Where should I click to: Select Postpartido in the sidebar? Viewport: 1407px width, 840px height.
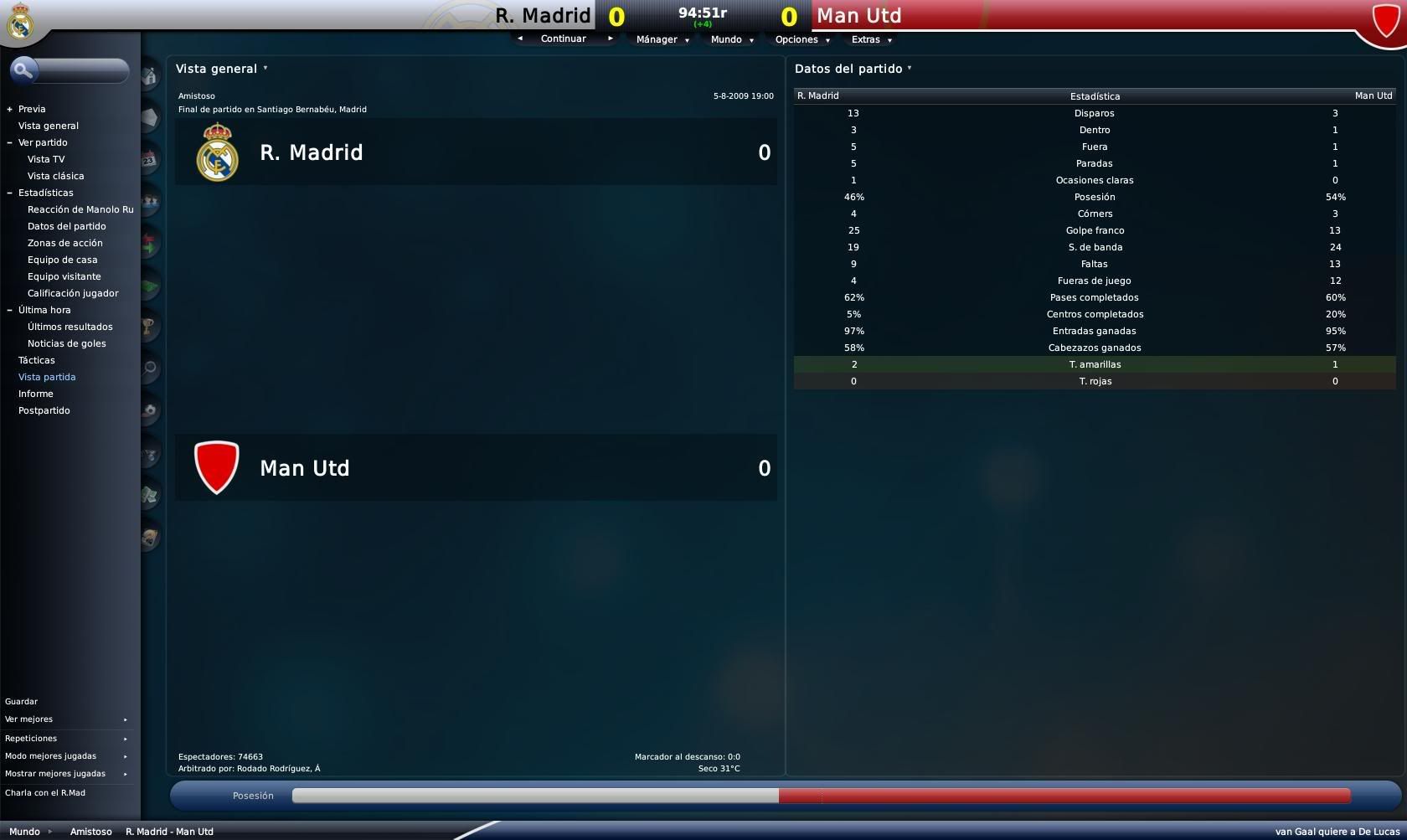(x=44, y=410)
